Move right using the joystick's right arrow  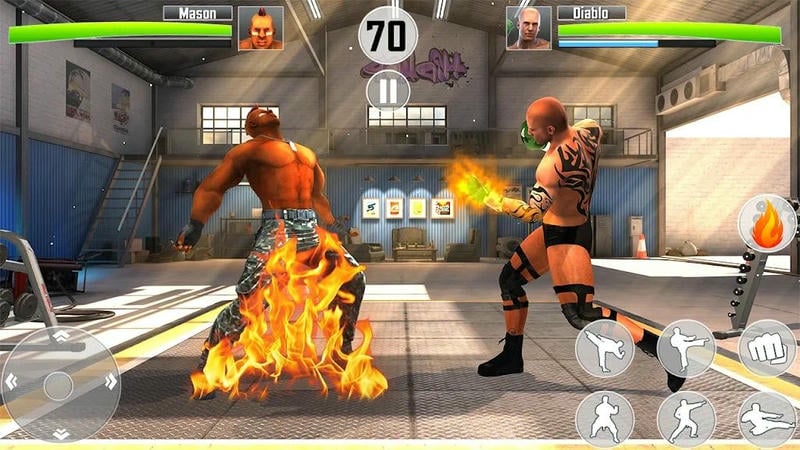click(x=109, y=382)
